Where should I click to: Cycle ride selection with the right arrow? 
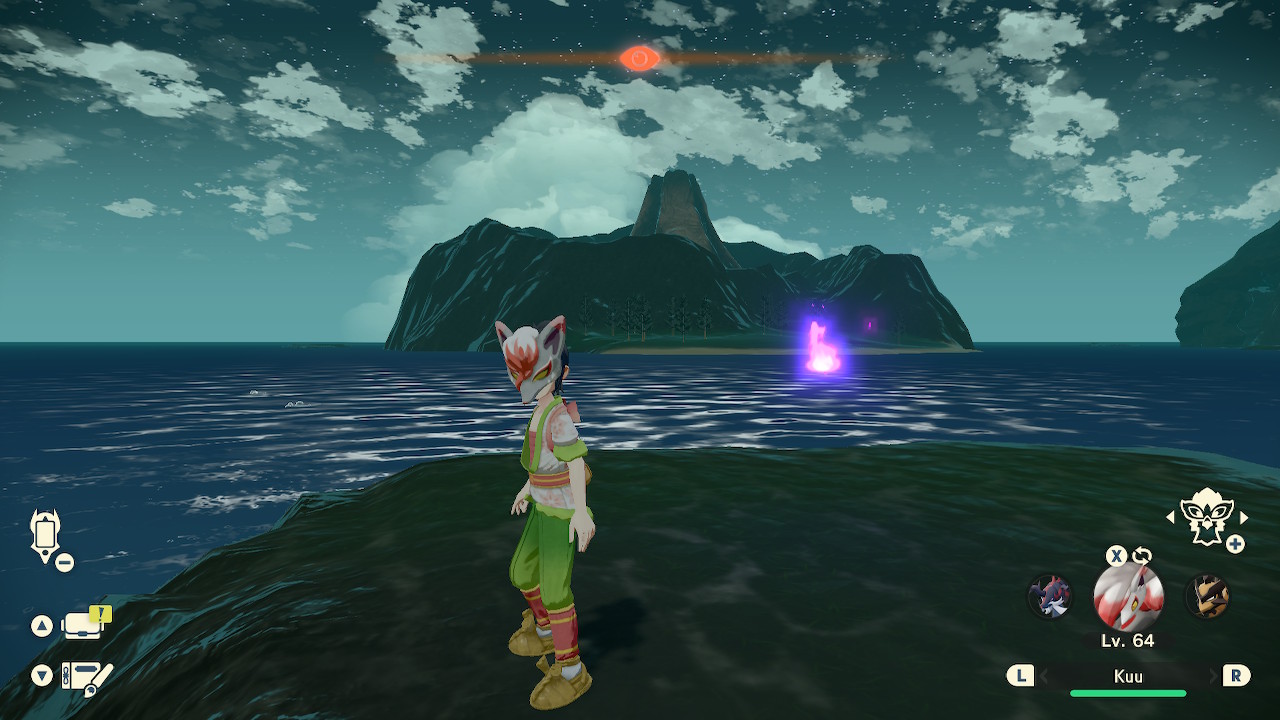pos(1244,517)
